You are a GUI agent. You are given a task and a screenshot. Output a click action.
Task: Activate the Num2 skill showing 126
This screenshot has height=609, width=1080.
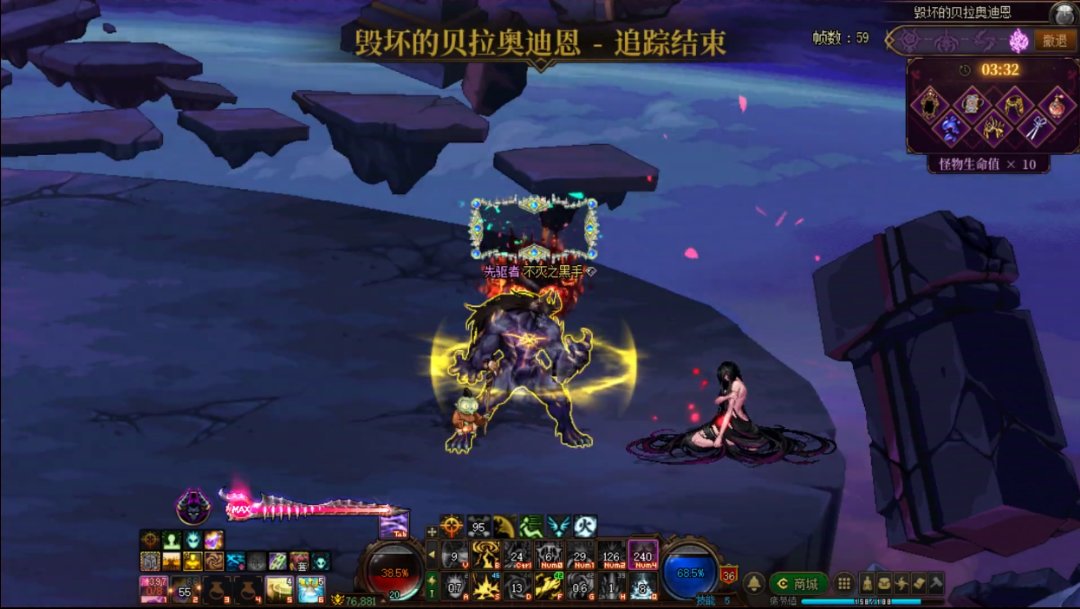(612, 555)
